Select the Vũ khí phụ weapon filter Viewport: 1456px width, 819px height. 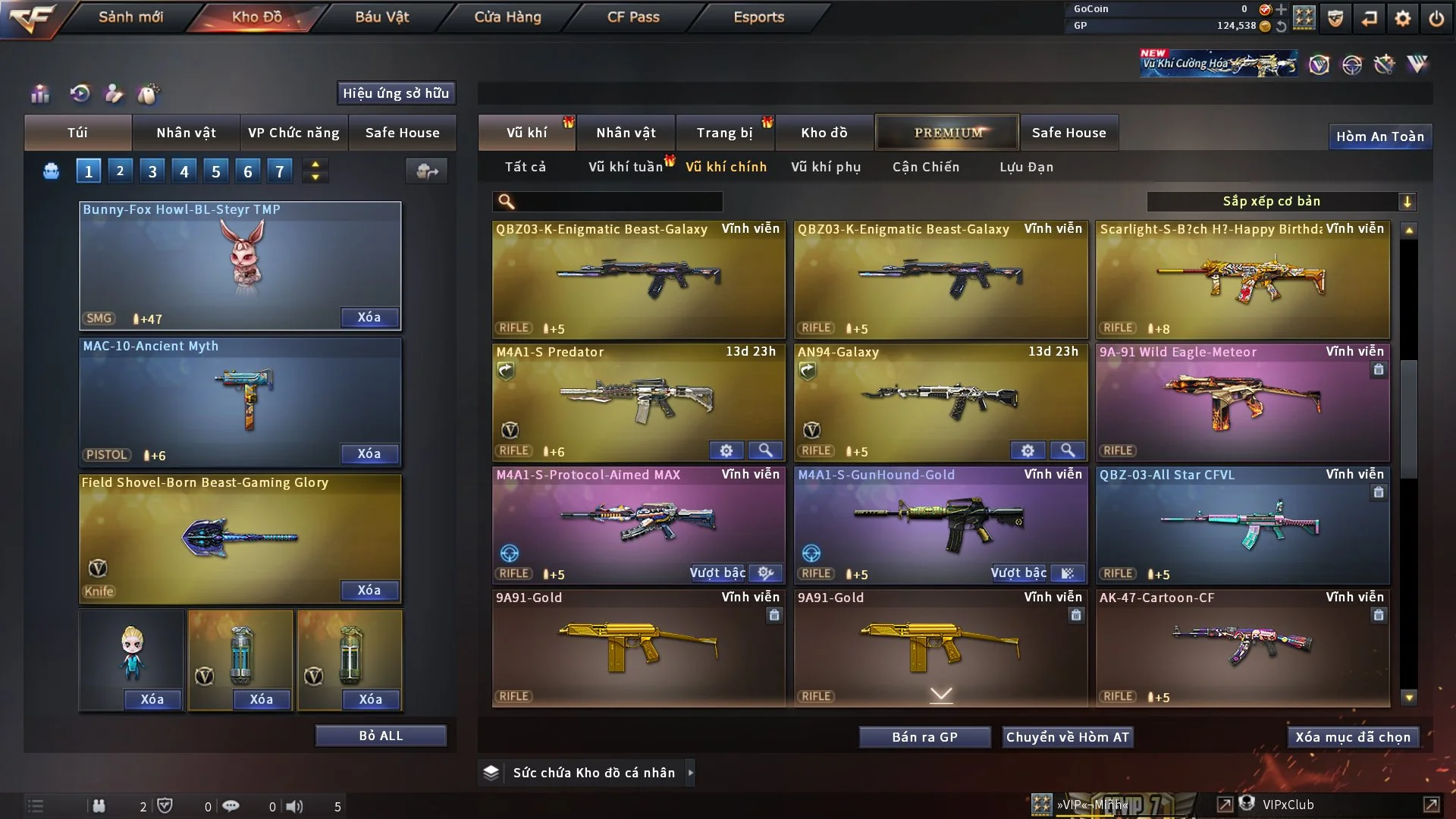point(825,167)
